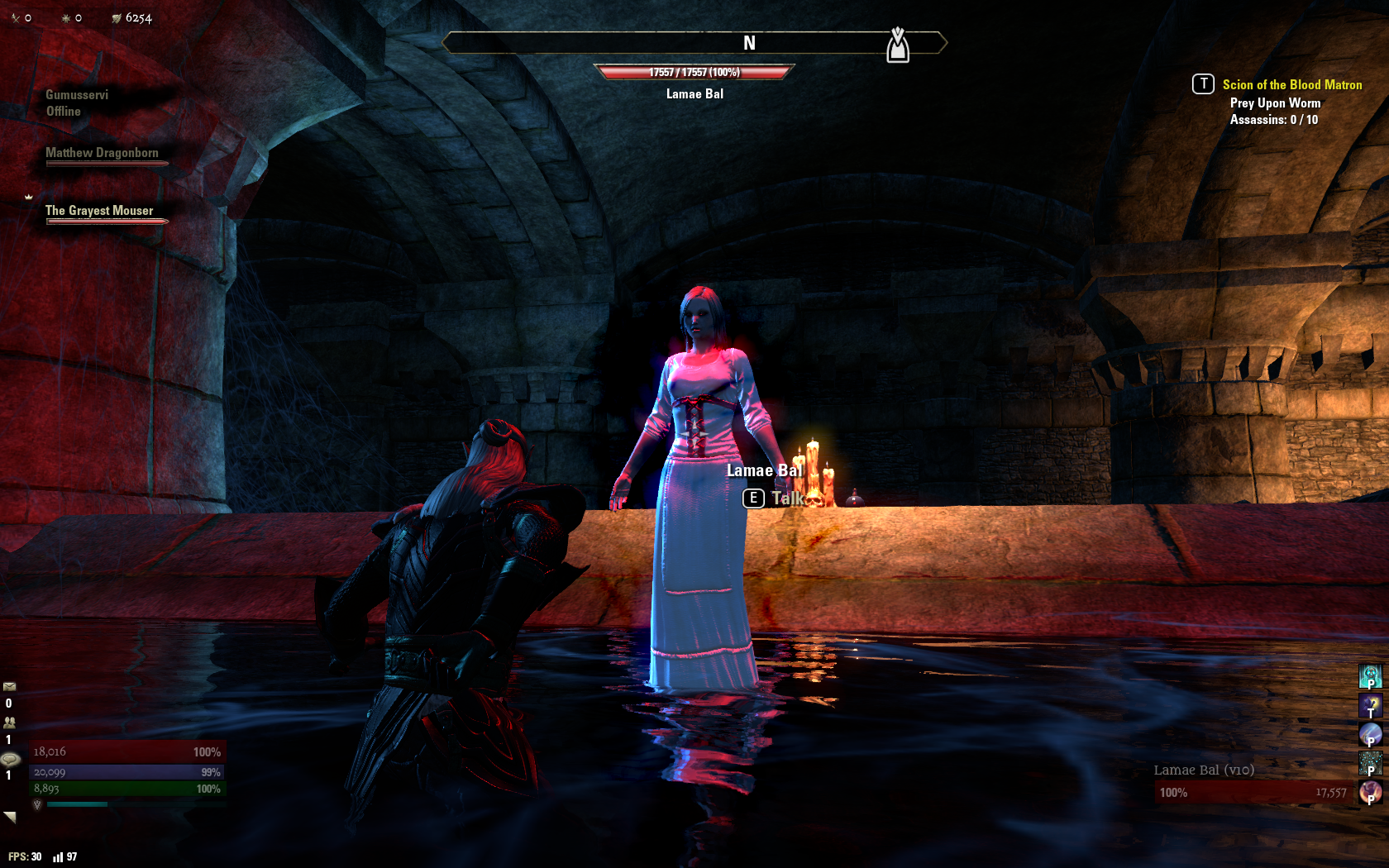Image resolution: width=1389 pixels, height=868 pixels.
Task: Click the fiery orange silhouette buff icon
Action: (1370, 791)
